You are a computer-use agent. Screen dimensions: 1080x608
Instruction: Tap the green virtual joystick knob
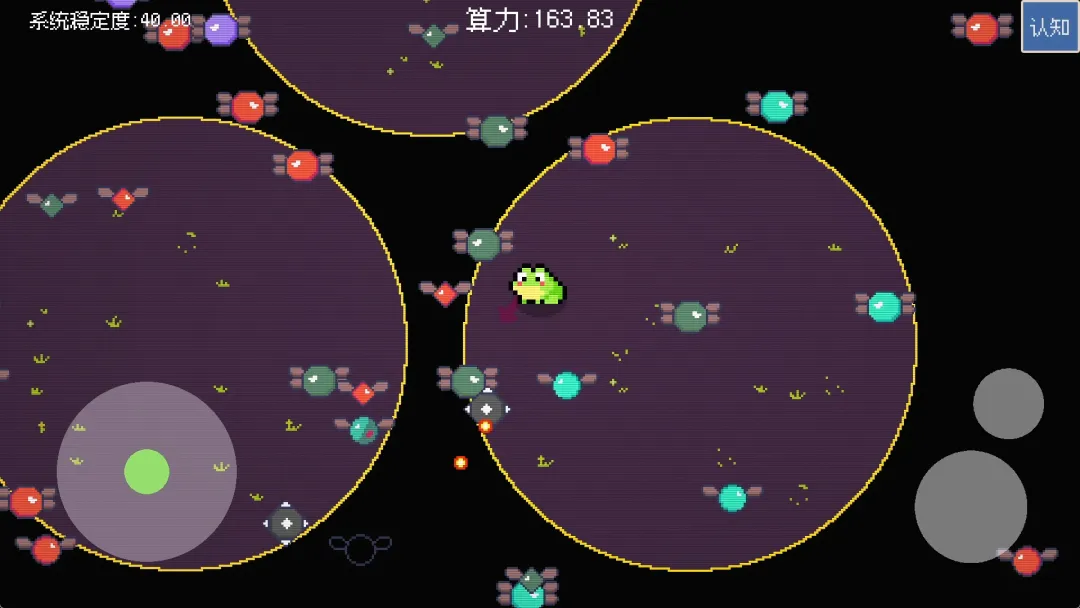[146, 471]
